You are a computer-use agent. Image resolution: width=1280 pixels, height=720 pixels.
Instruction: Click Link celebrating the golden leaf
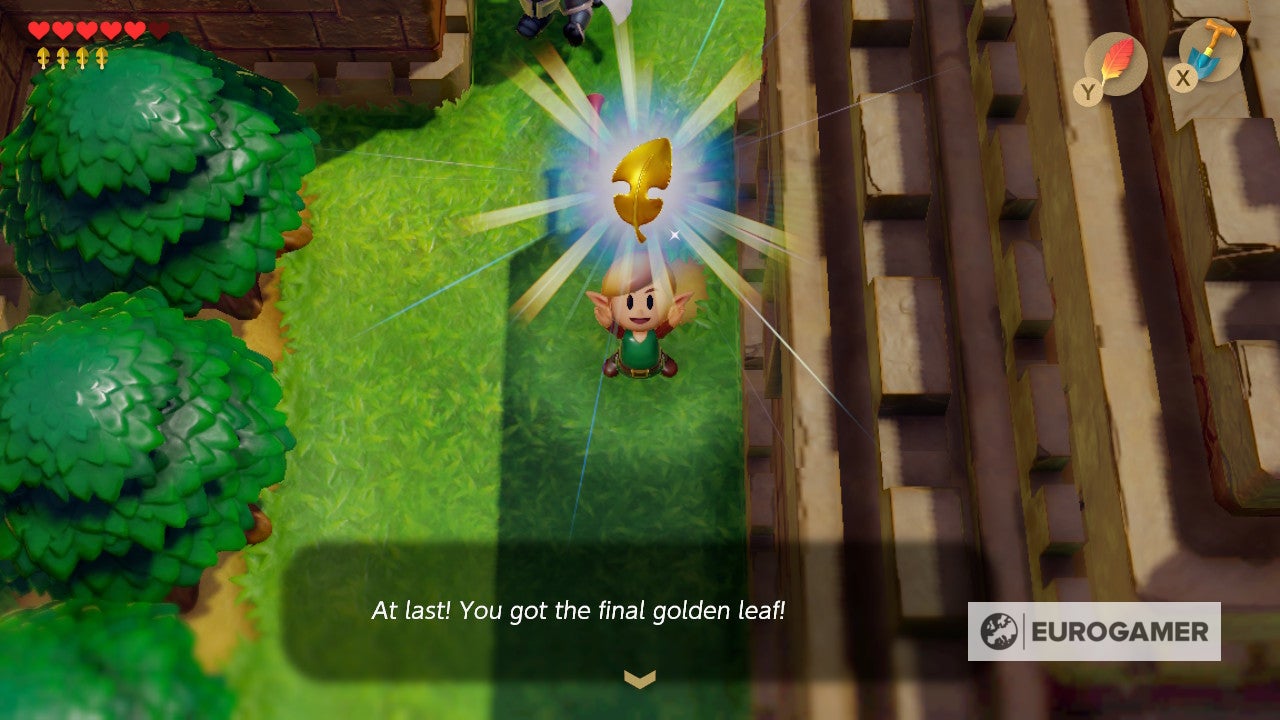[640, 330]
